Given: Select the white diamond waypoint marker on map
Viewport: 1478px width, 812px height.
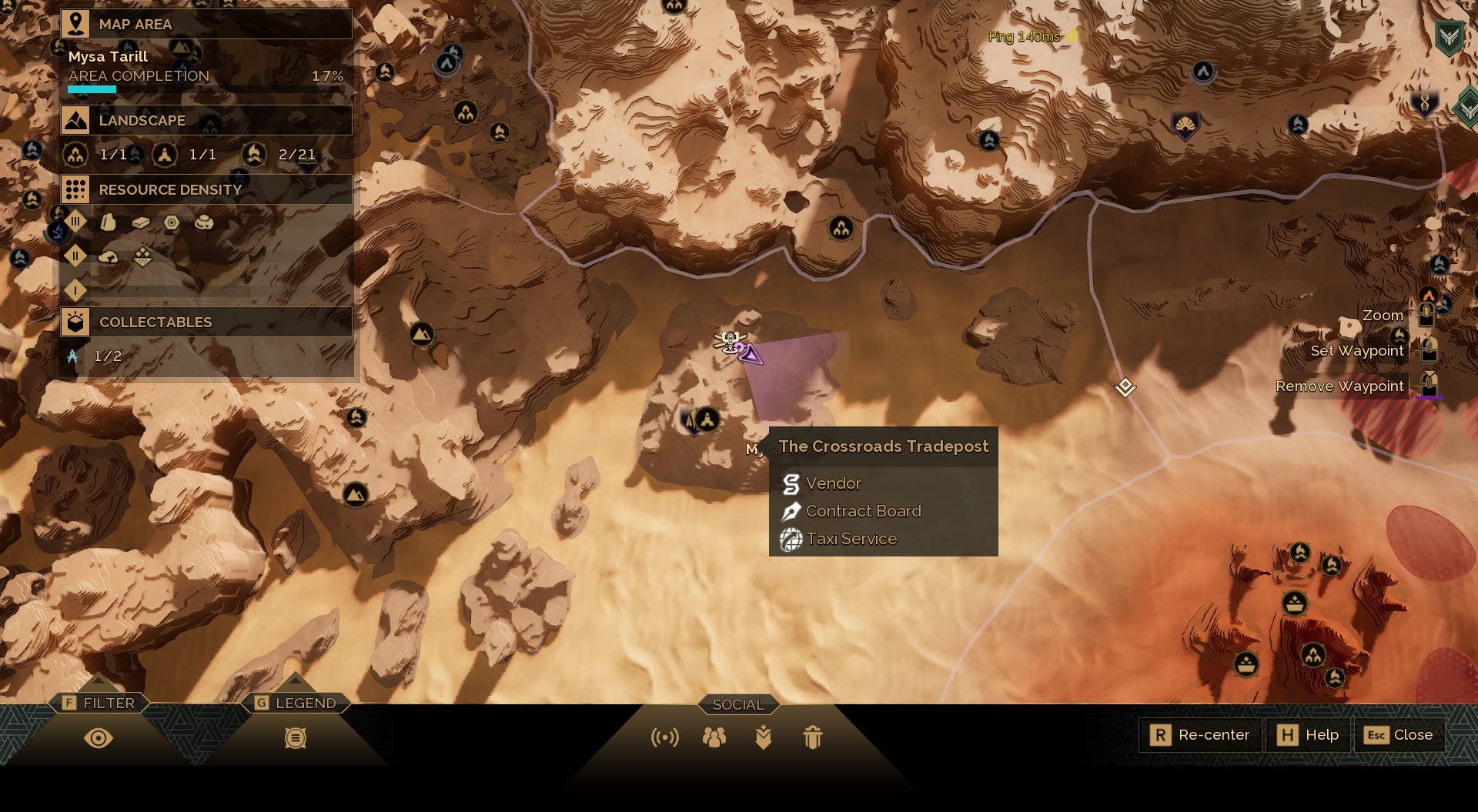Looking at the screenshot, I should coord(1125,386).
